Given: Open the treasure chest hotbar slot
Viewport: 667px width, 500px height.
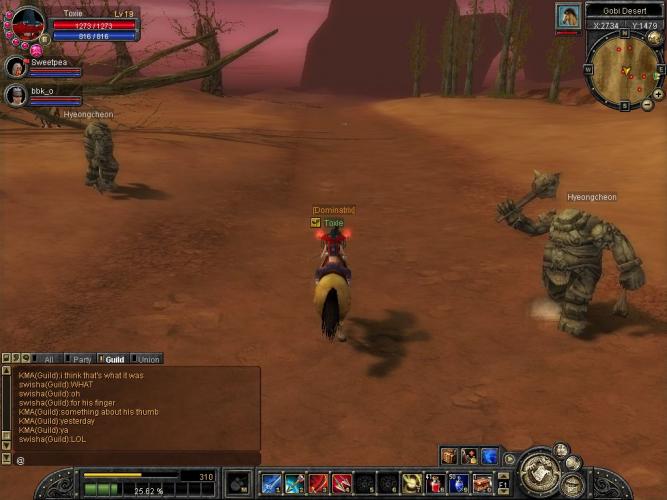Looking at the screenshot, I should click(x=483, y=484).
